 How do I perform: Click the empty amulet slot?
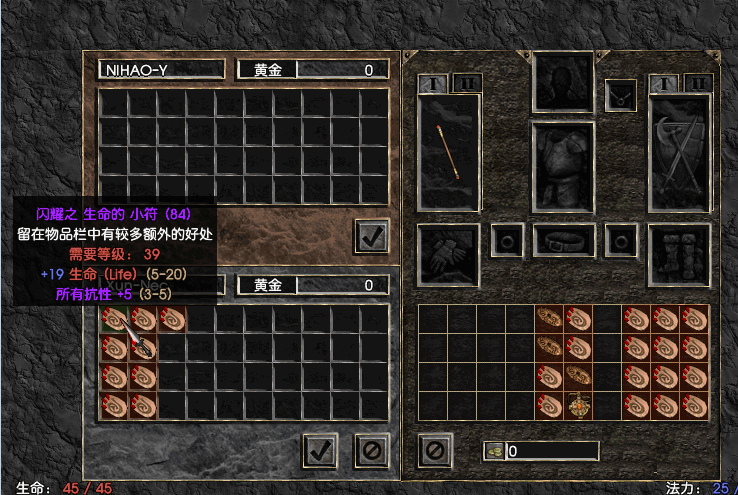[x=621, y=96]
